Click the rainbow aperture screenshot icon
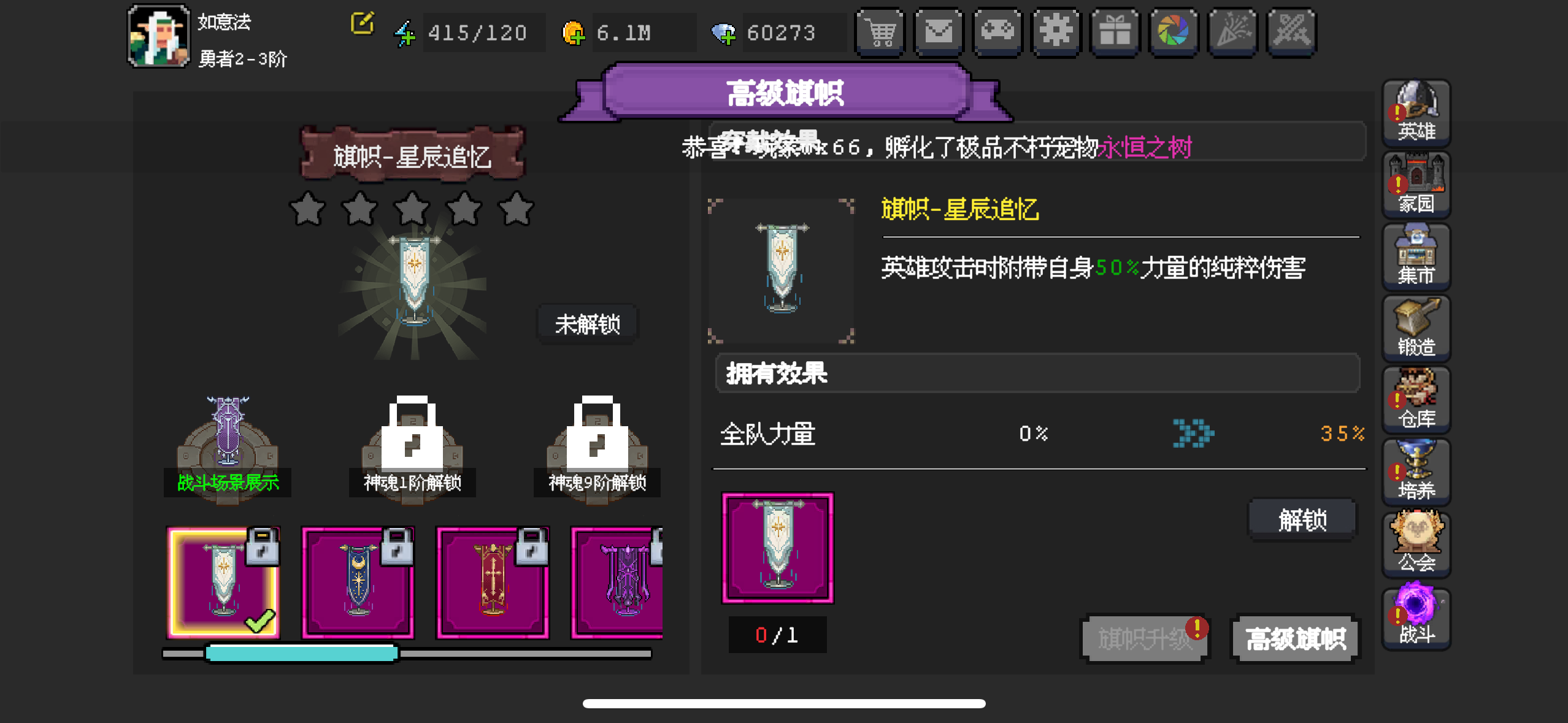Screen dimensions: 1568x723 (x=1174, y=32)
